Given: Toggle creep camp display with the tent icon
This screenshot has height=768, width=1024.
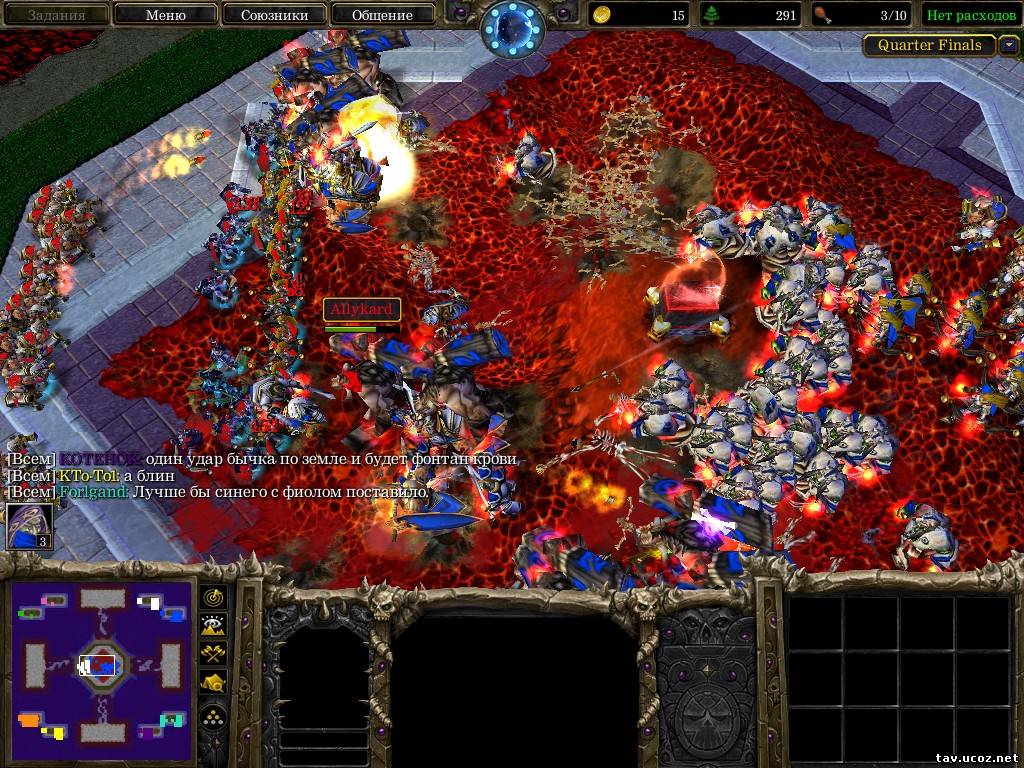Looking at the screenshot, I should point(214,683).
